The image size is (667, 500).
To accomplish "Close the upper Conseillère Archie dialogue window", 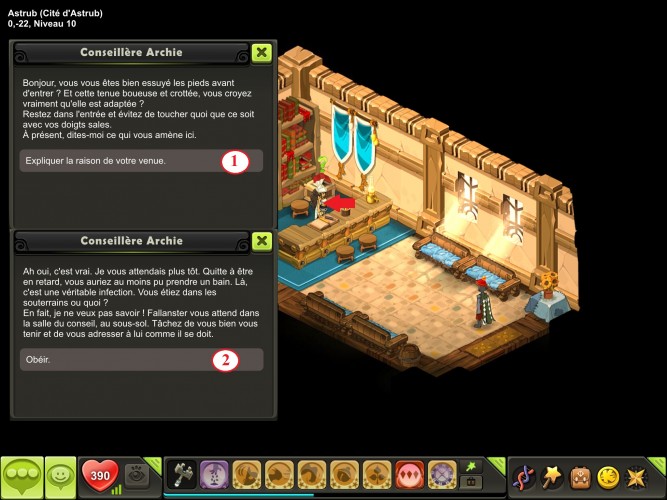I will click(261, 52).
